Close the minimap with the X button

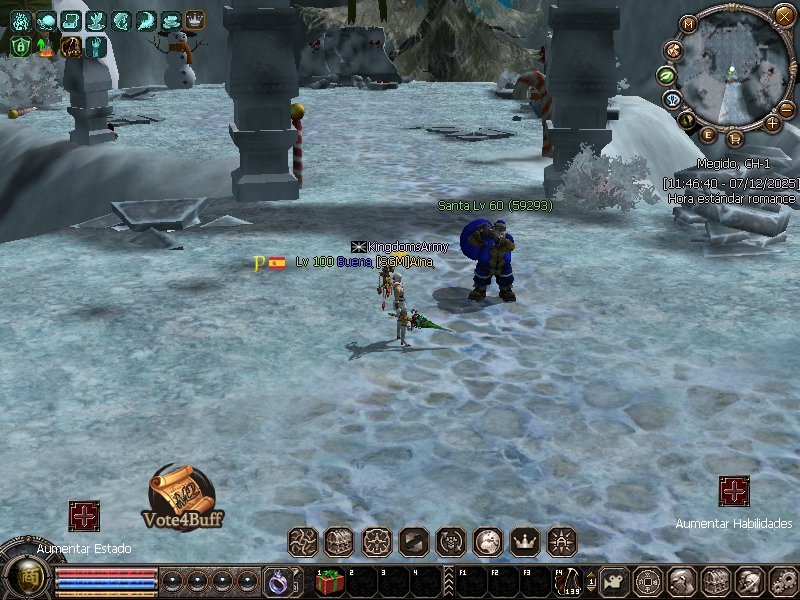[x=783, y=15]
